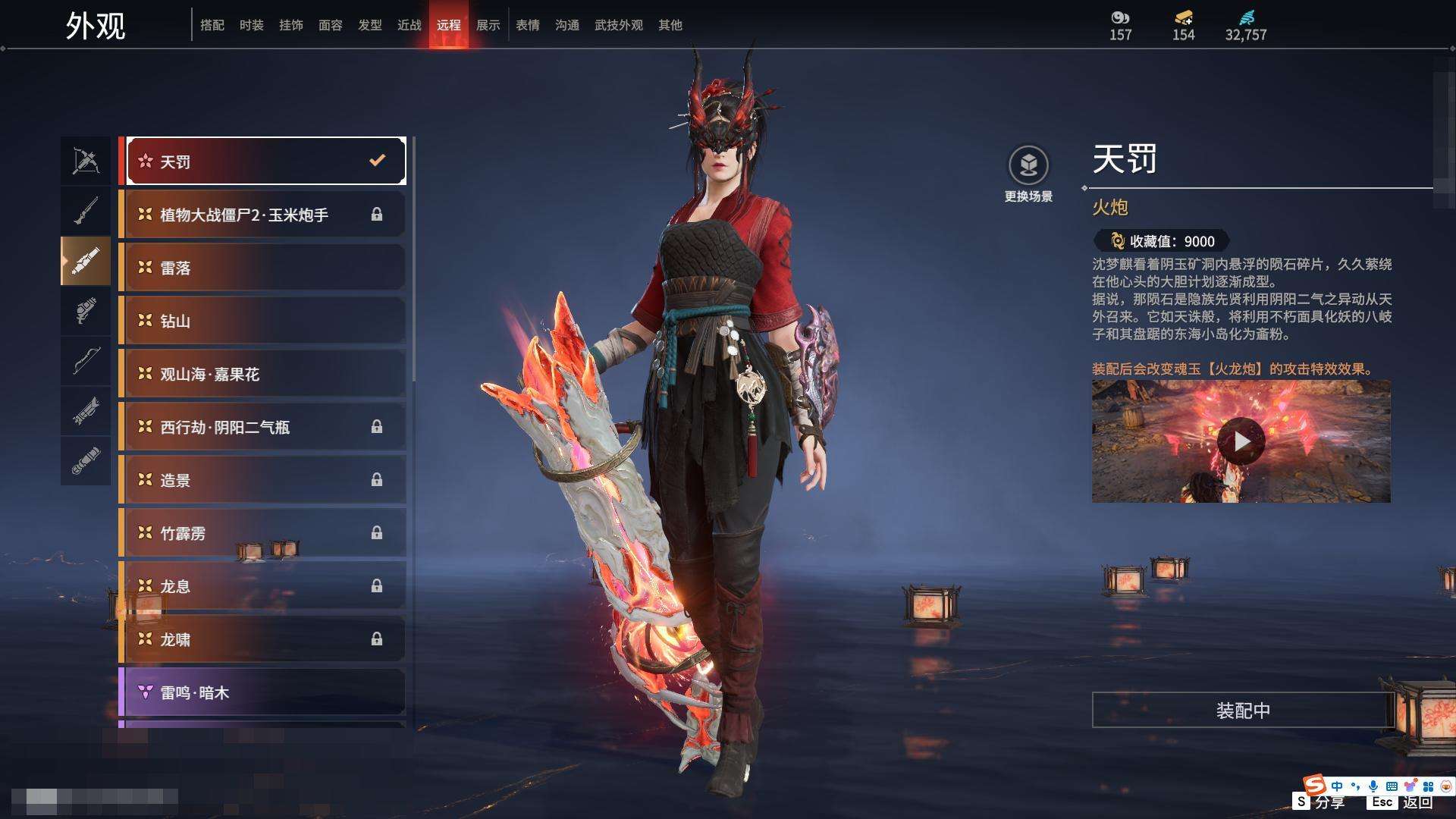Play the 天罚 effect preview video
Viewport: 1456px width, 819px height.
point(1241,441)
